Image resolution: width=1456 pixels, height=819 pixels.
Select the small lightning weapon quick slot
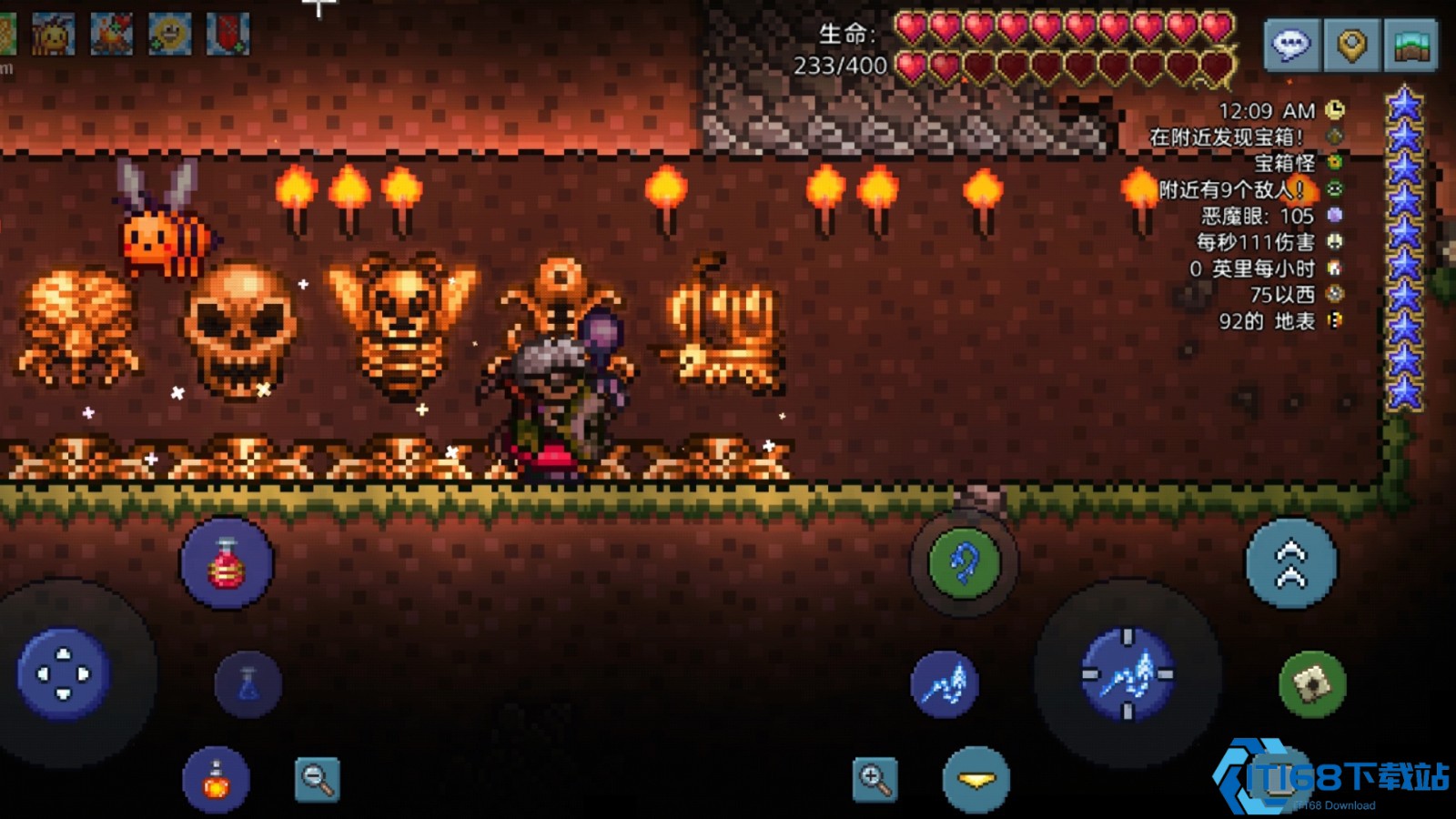click(x=945, y=683)
